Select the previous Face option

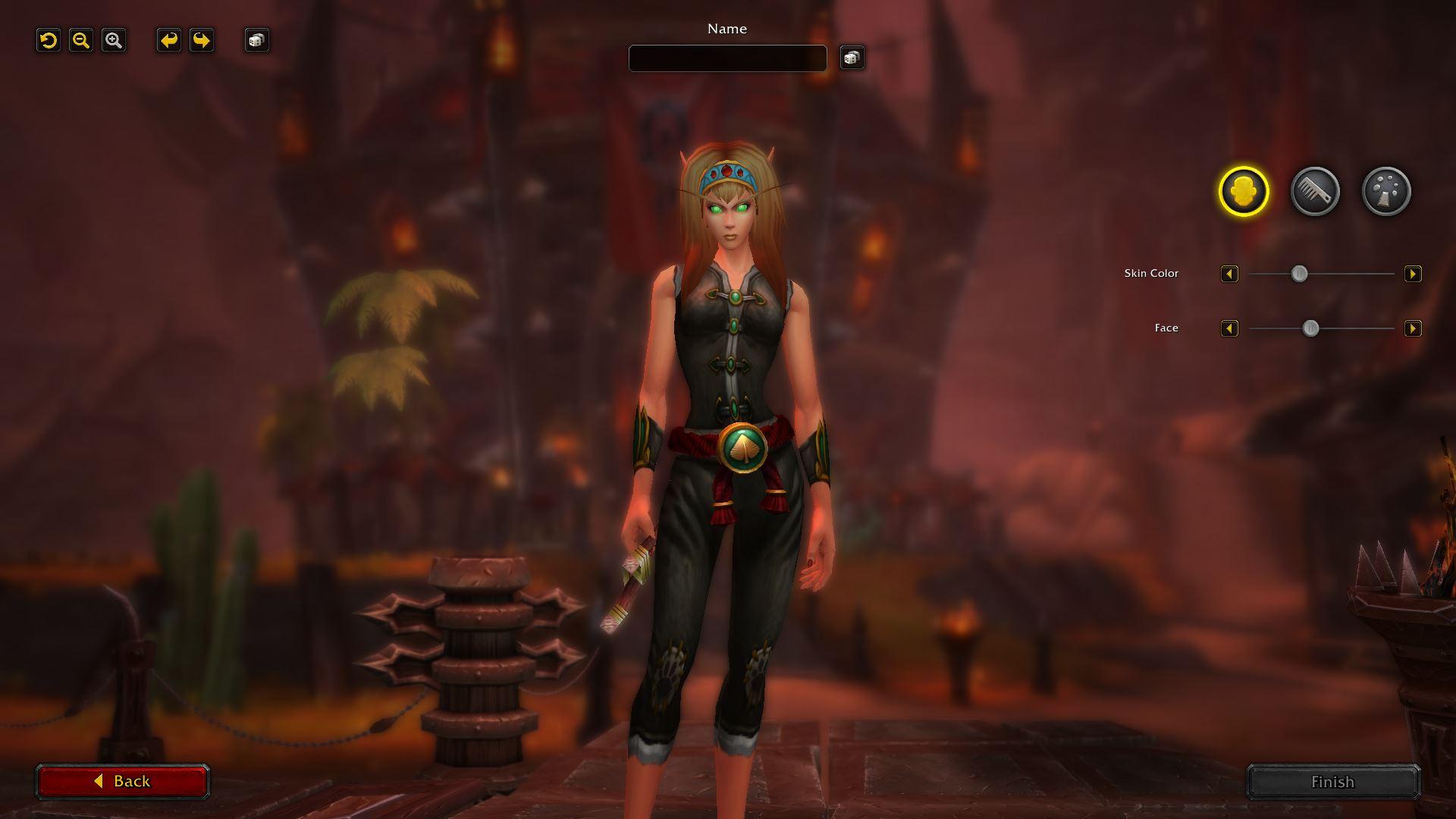pyautogui.click(x=1229, y=328)
